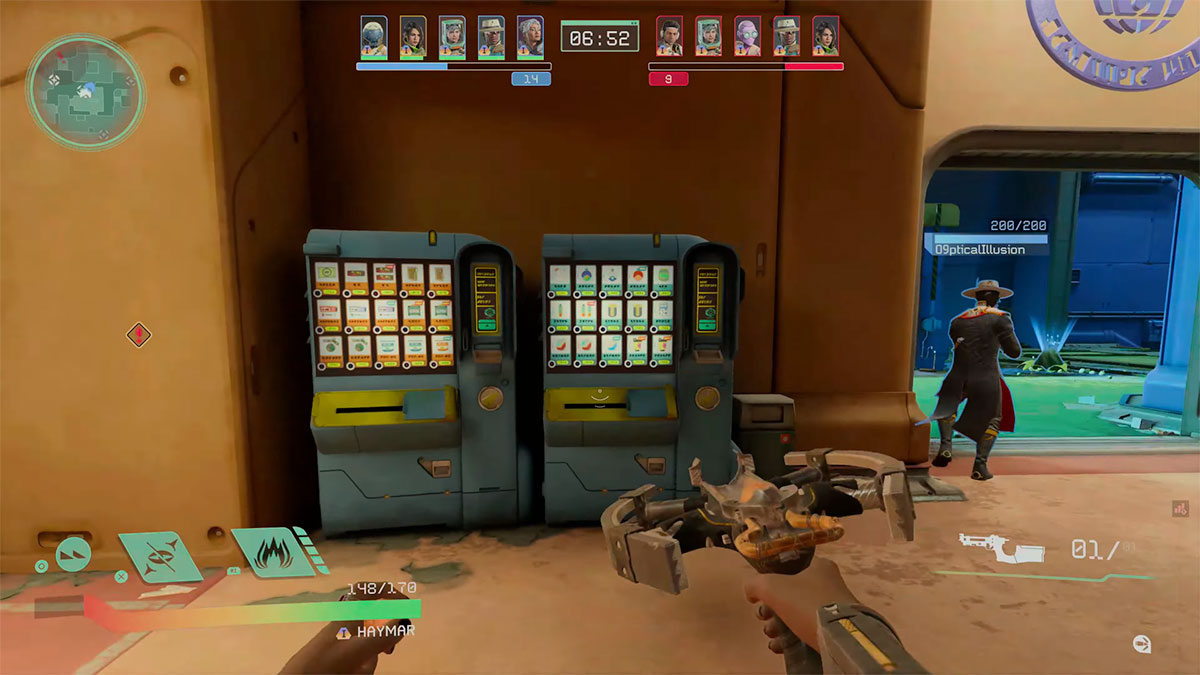Screen dimensions: 1200x675
Task: Use the crossed-out eye ability
Action: click(x=160, y=557)
